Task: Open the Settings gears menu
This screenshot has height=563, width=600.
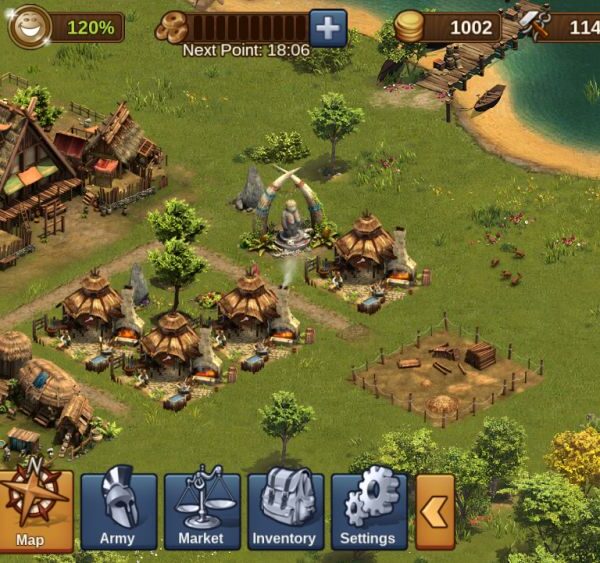Action: coord(368,510)
